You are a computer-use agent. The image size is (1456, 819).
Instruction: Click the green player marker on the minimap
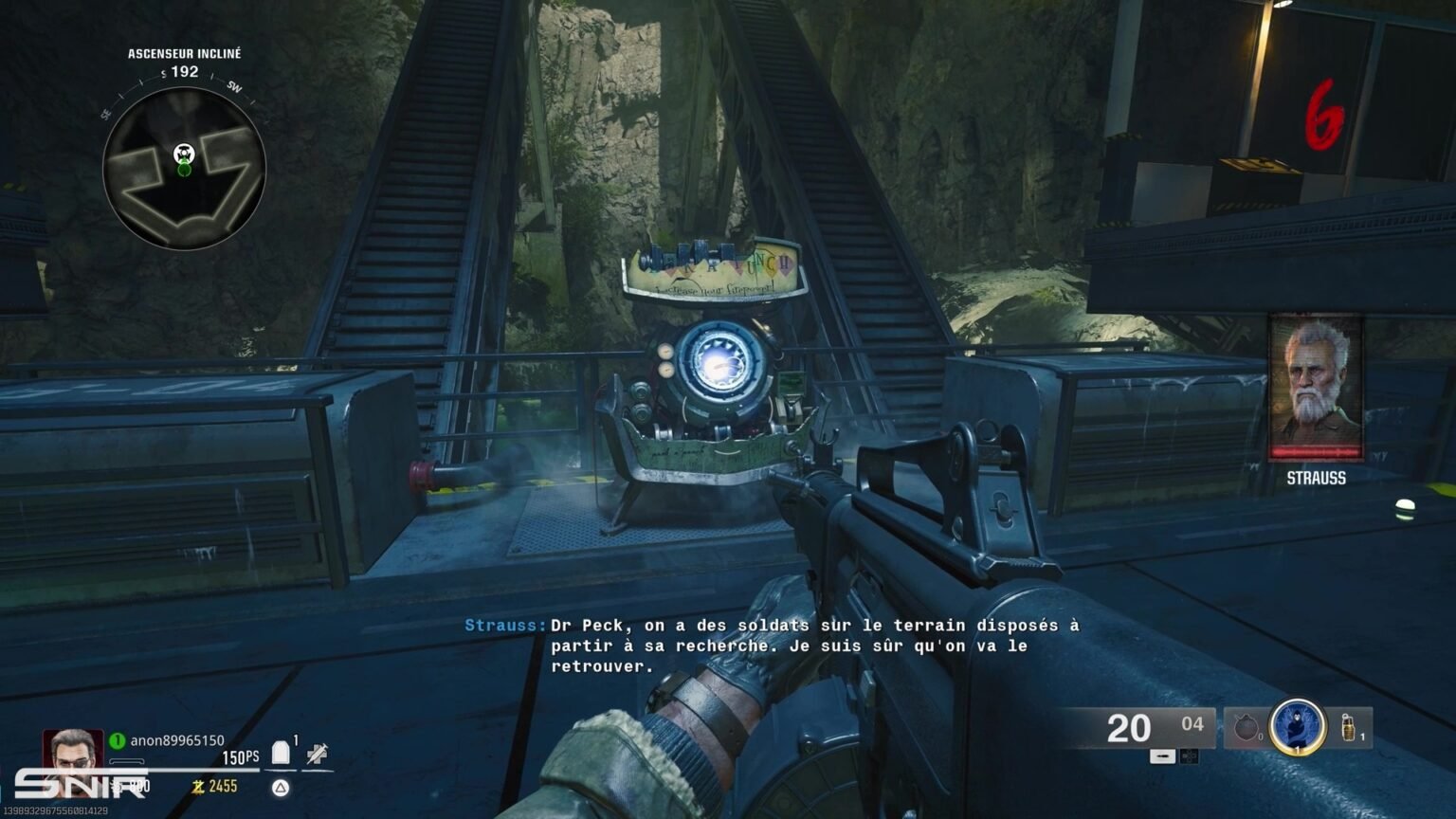[x=183, y=169]
